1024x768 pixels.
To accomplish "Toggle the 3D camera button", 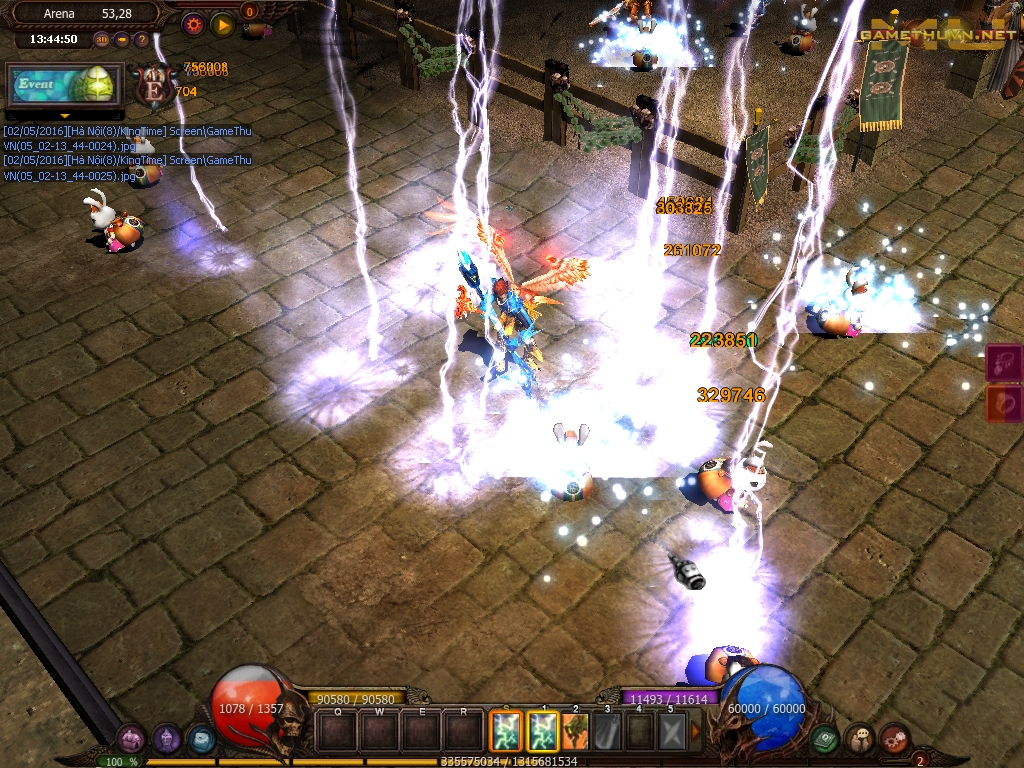I will 102,40.
